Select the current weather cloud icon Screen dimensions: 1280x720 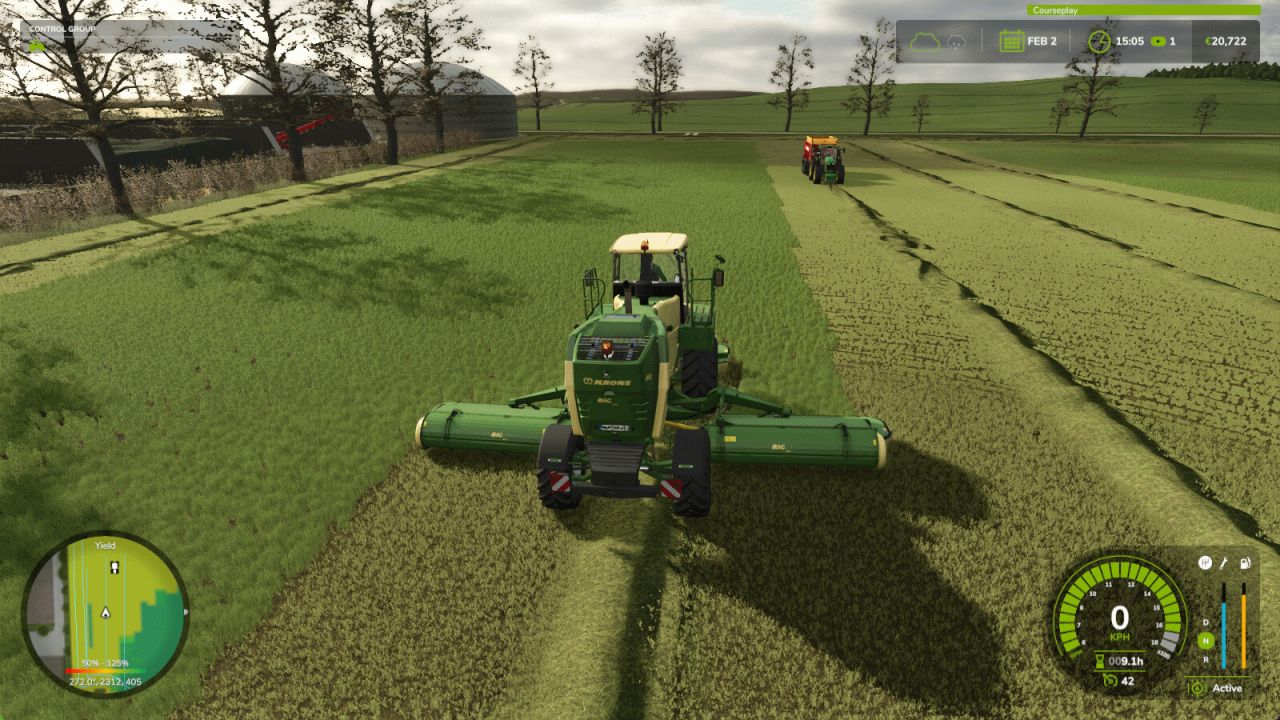[x=926, y=40]
